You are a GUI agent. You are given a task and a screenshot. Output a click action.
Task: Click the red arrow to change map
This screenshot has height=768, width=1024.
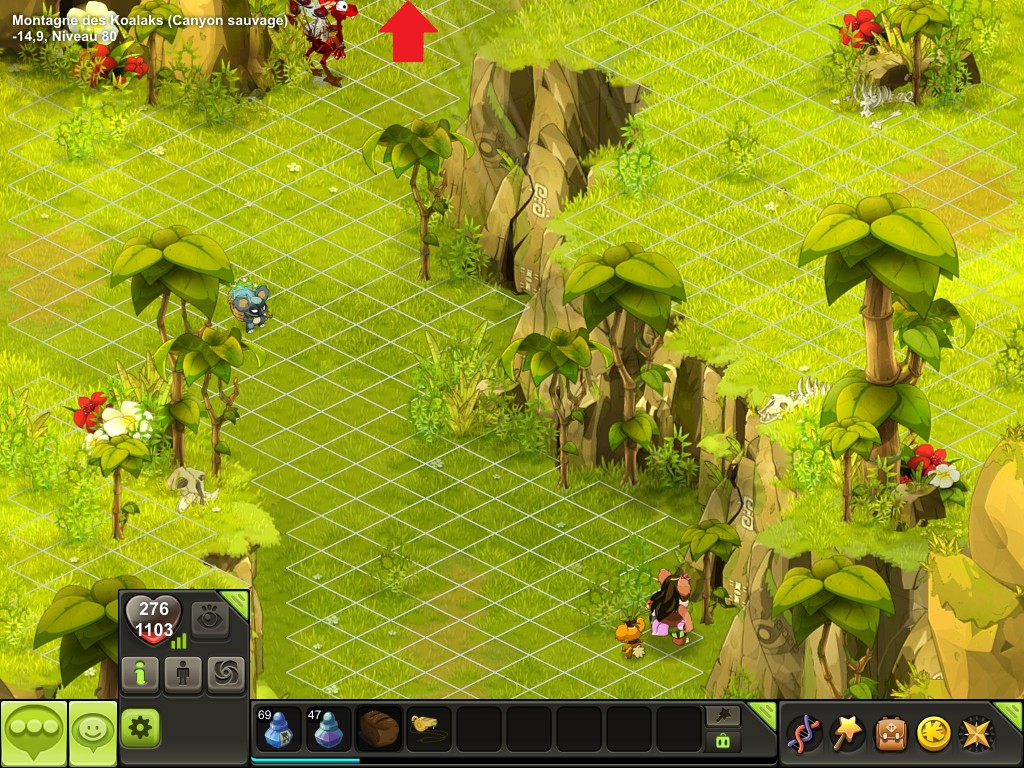tap(408, 32)
